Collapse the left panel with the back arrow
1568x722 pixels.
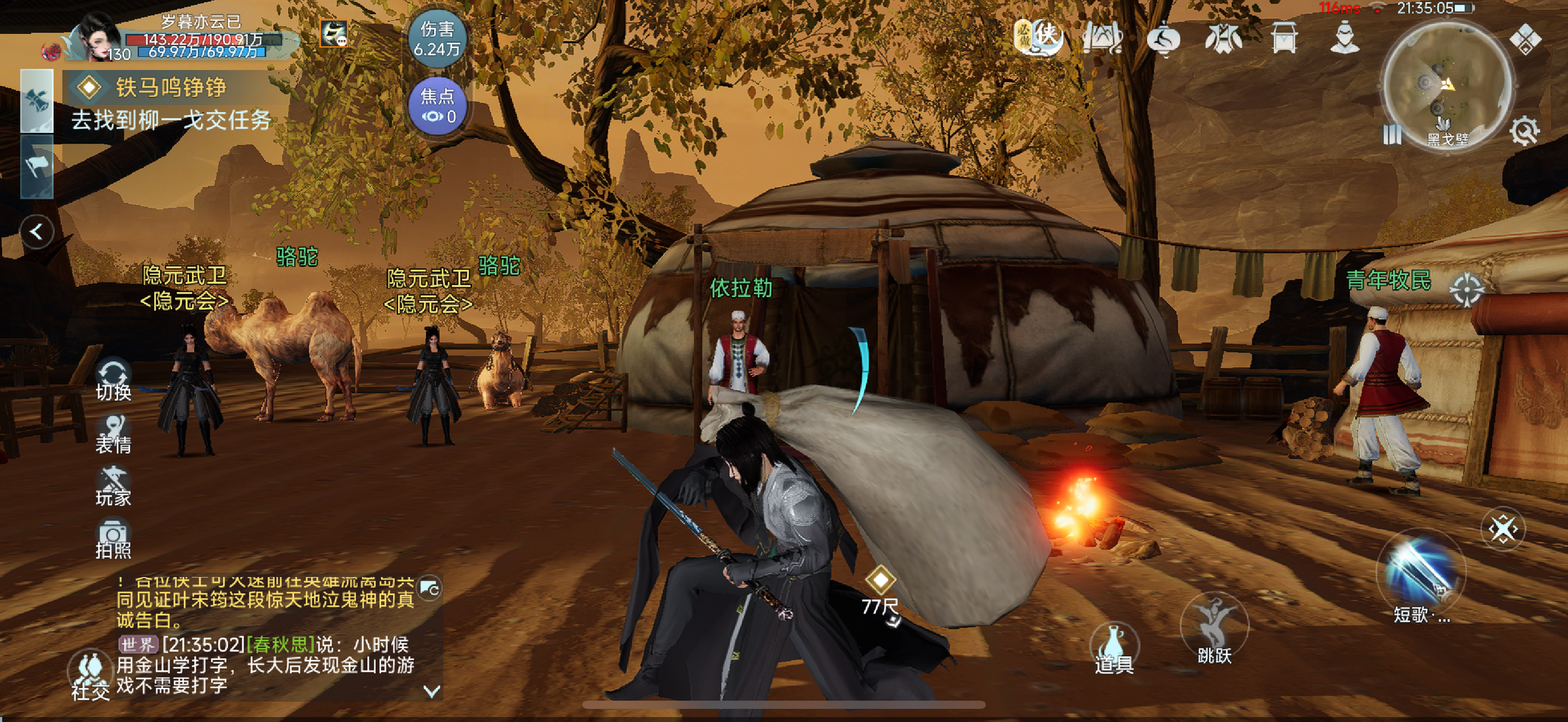(36, 232)
